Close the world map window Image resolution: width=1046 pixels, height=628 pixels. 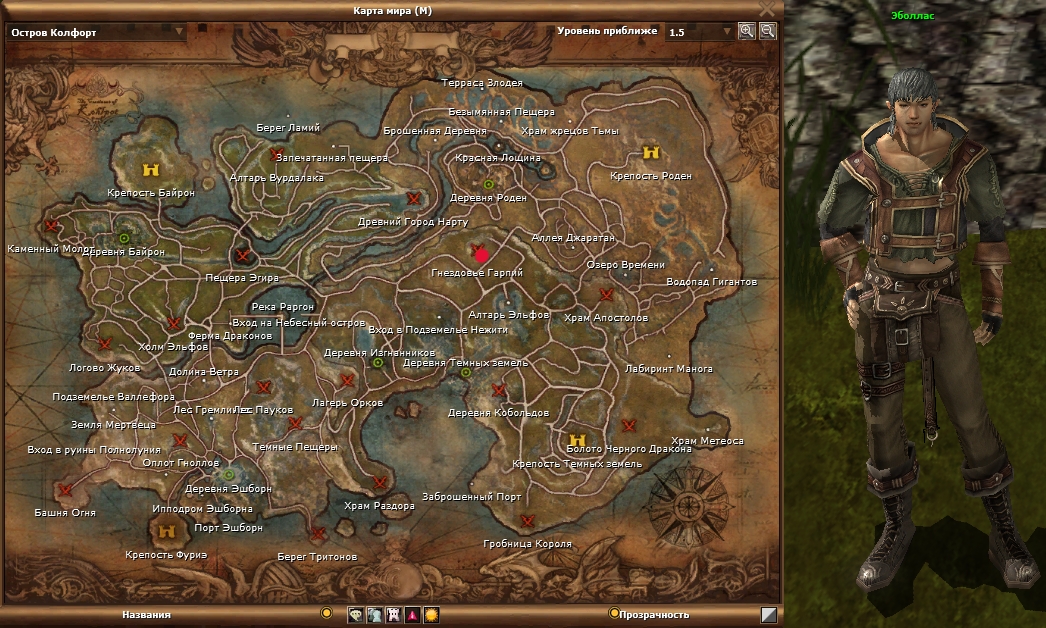767,8
